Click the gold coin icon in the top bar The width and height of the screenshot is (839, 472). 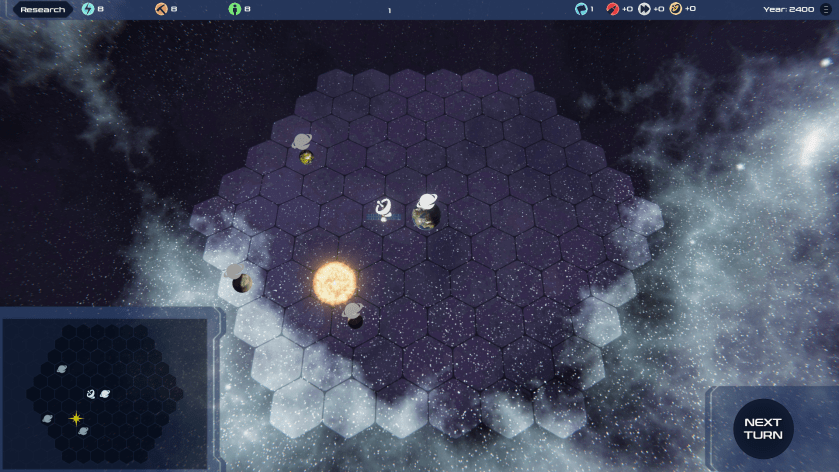tap(675, 9)
